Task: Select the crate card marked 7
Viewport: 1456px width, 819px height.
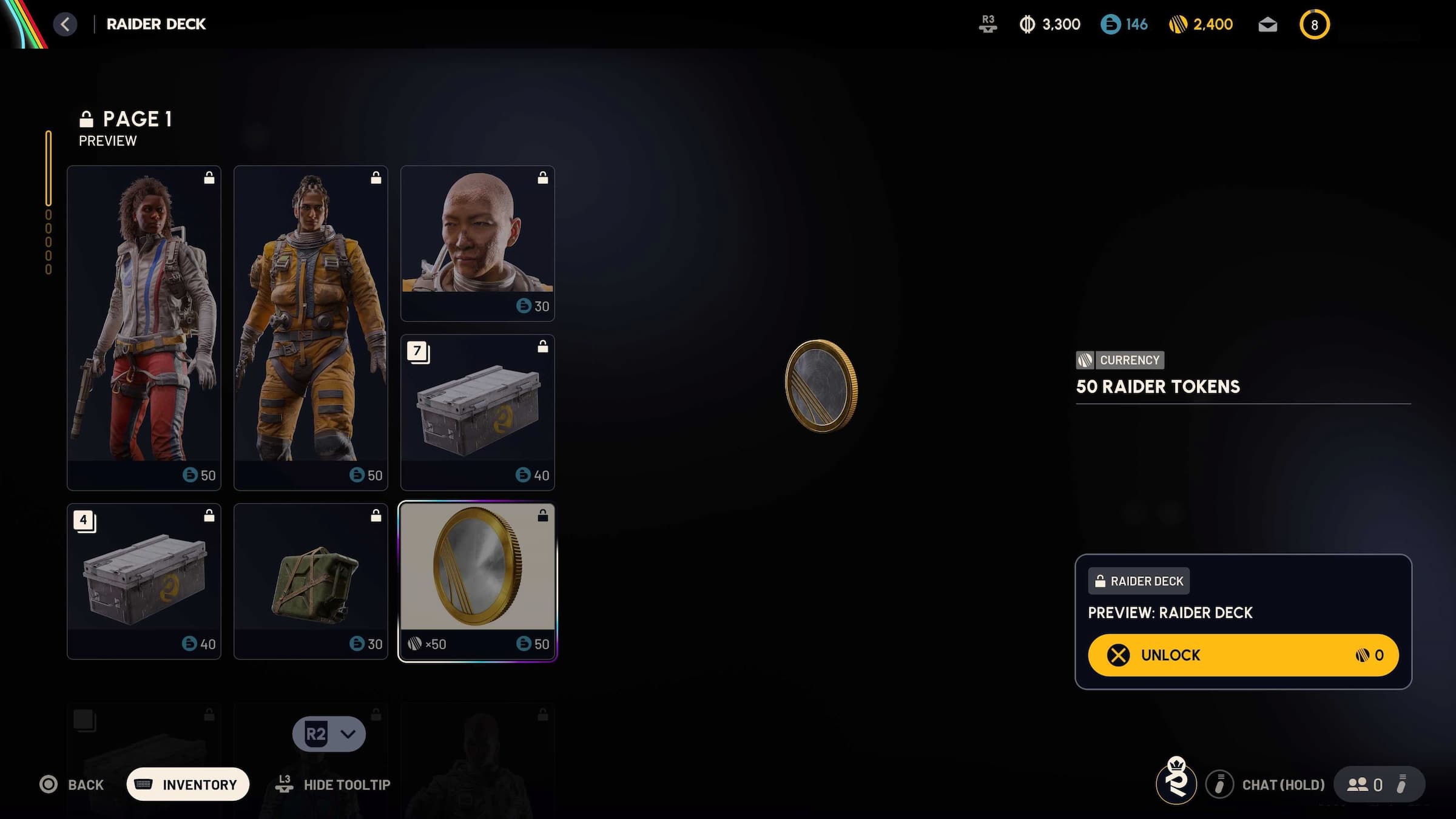Action: [x=477, y=413]
